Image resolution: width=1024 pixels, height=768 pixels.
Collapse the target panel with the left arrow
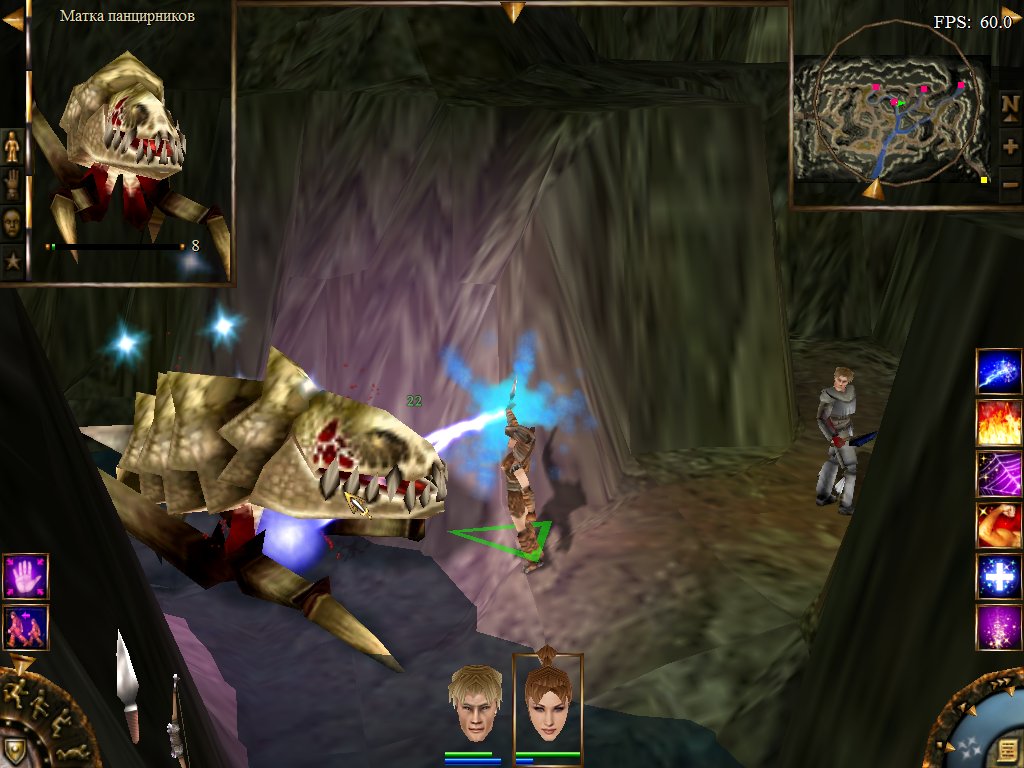pos(12,19)
